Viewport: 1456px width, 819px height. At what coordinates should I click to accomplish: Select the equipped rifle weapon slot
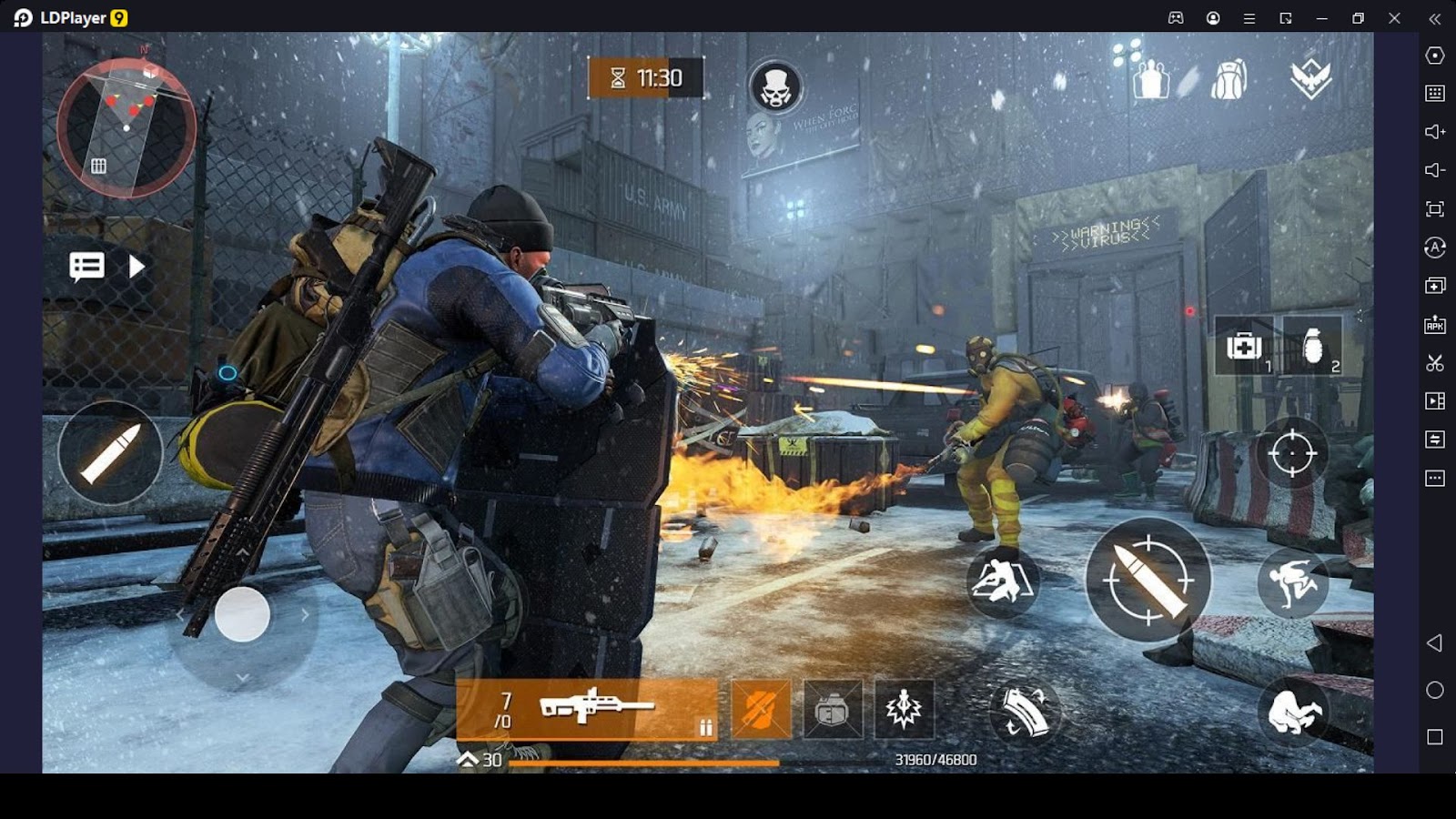point(587,708)
